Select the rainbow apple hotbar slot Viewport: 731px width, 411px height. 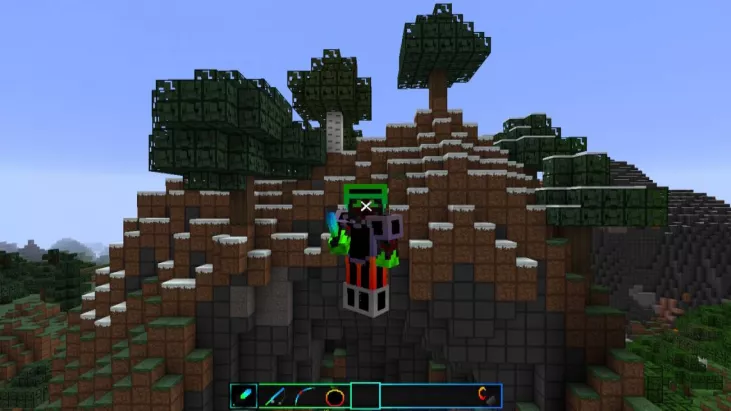click(x=335, y=395)
